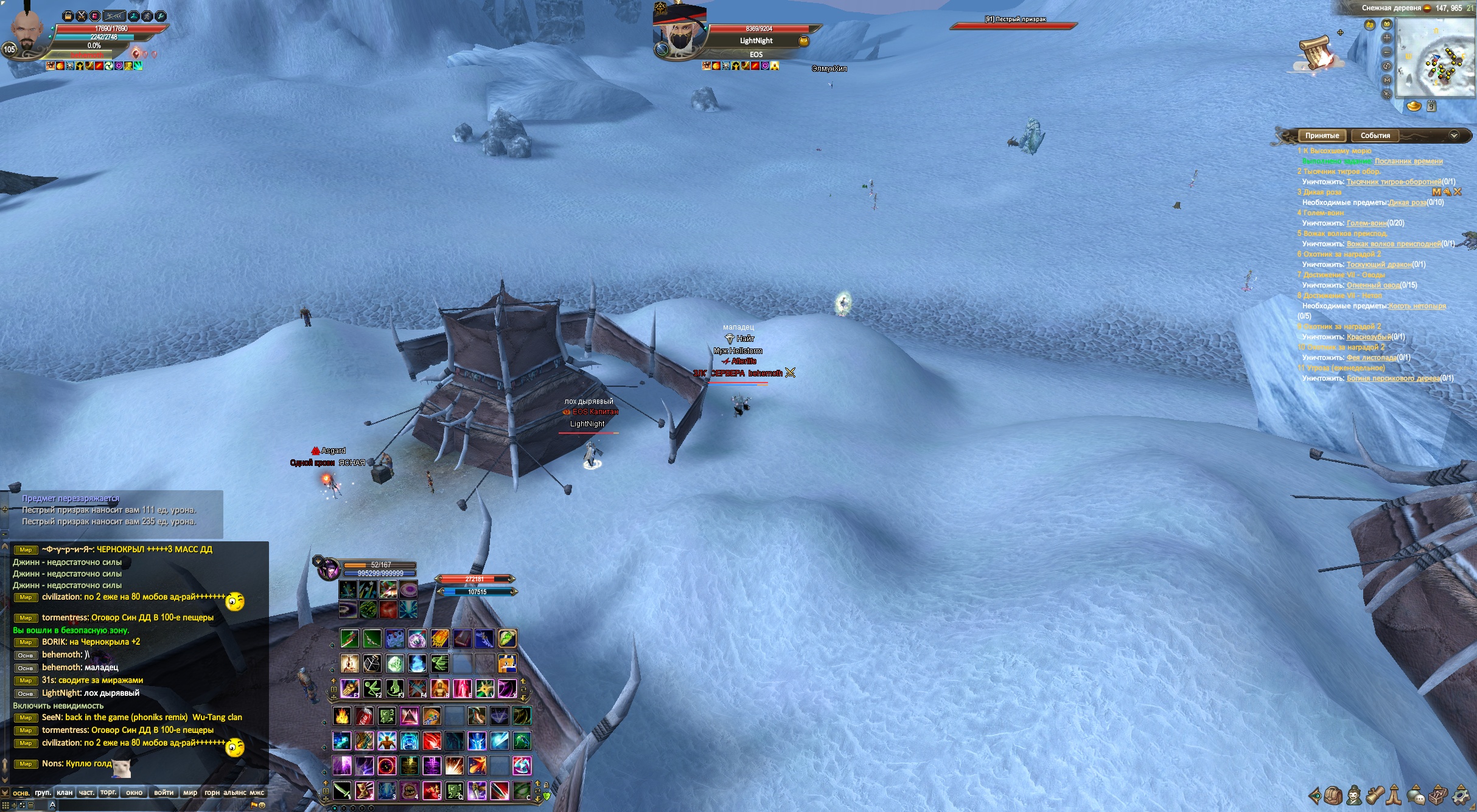Open the quest scroll menu icon
The width and height of the screenshot is (1477, 812).
pyautogui.click(x=1375, y=796)
